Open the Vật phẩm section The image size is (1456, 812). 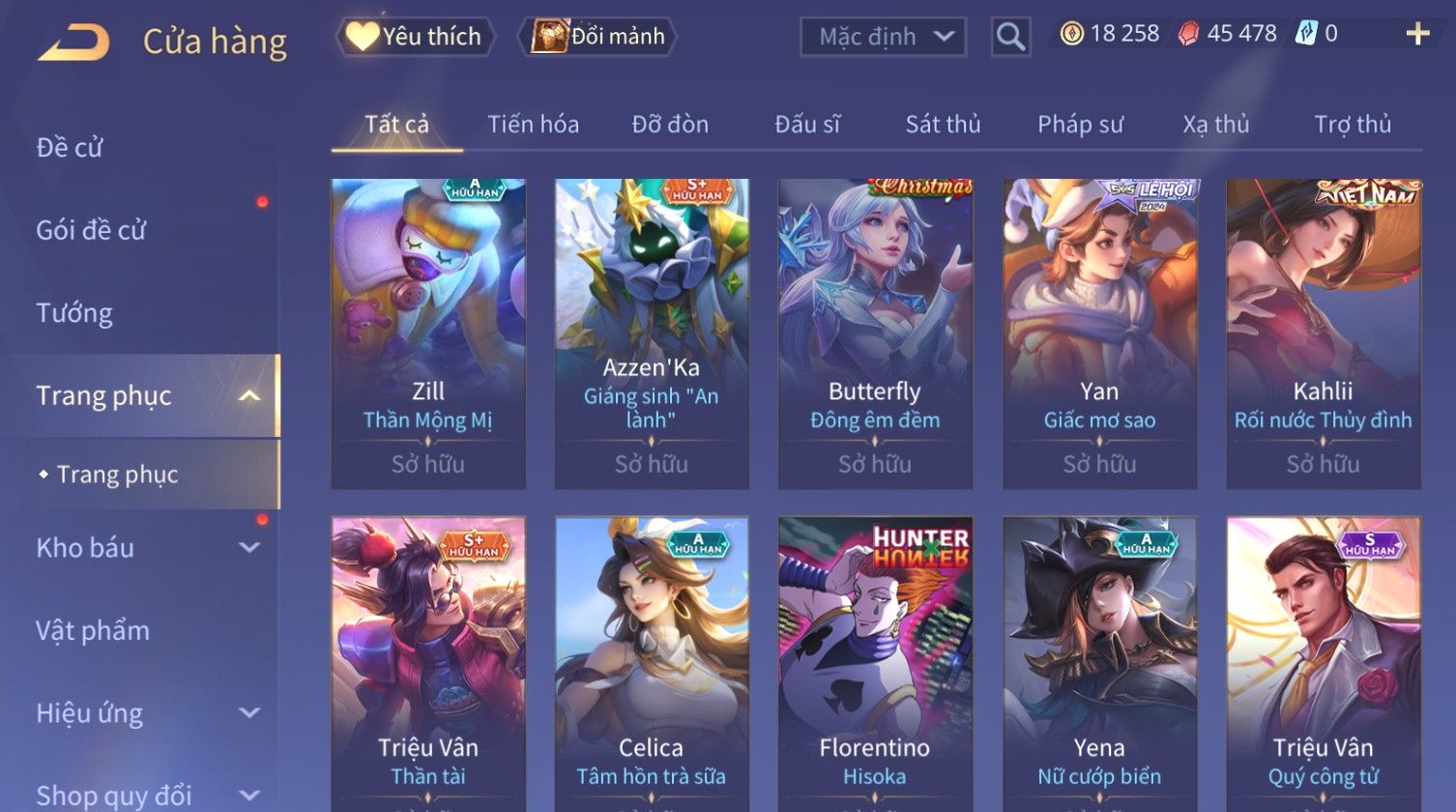coord(93,630)
